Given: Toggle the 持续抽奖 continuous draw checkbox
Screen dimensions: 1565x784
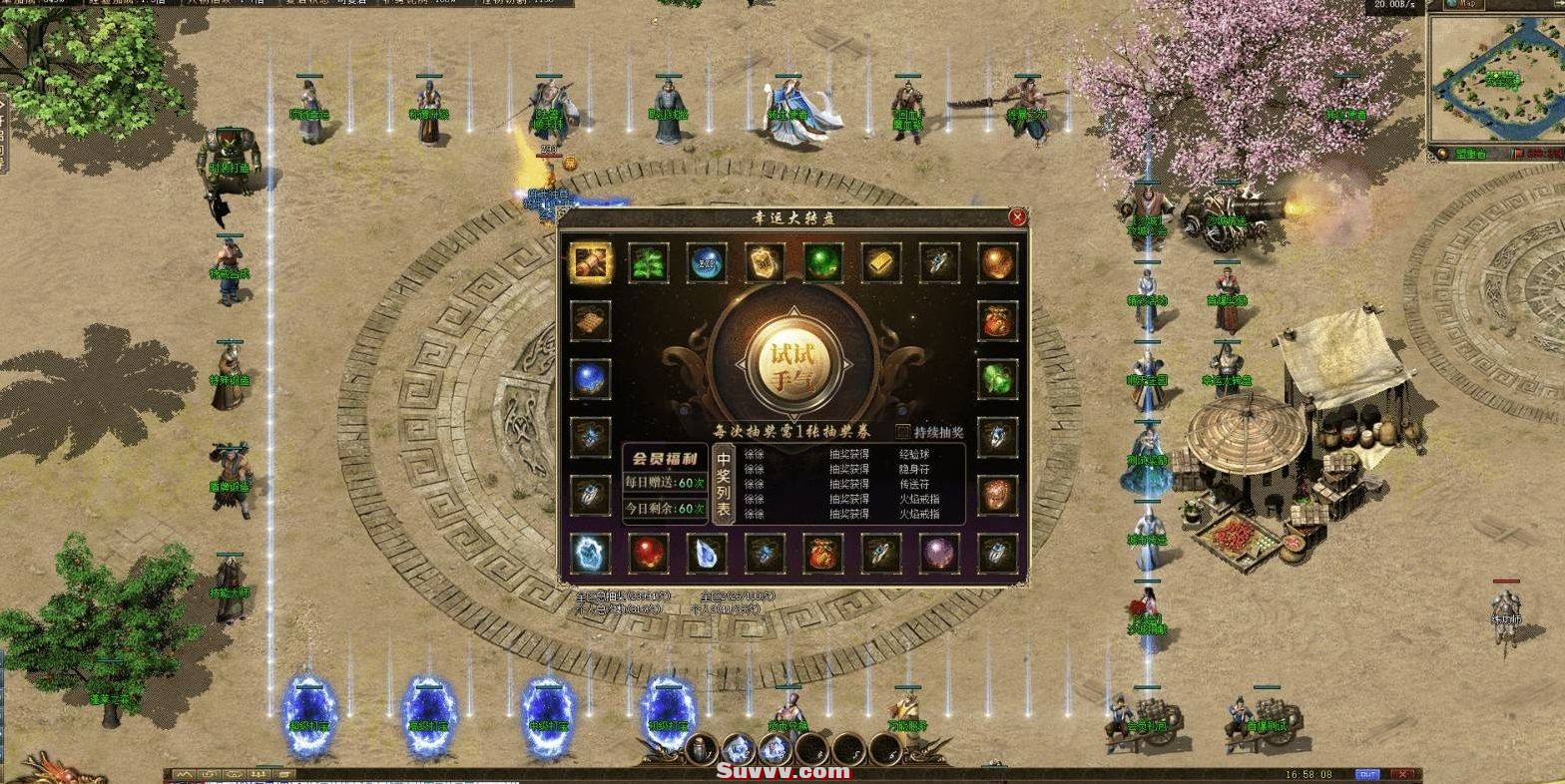Looking at the screenshot, I should (x=903, y=432).
